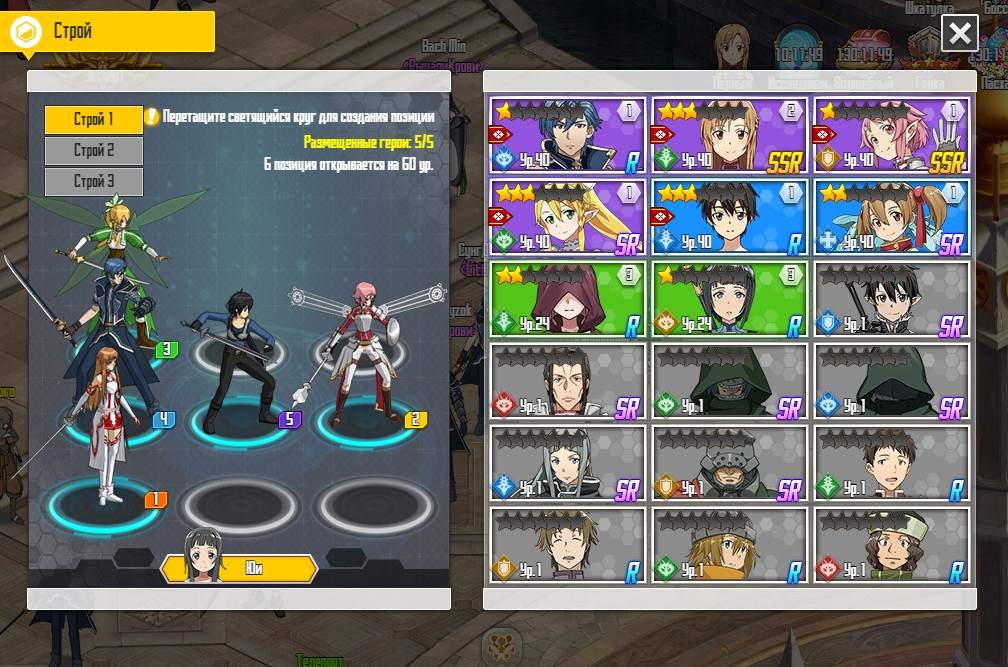1008x667 pixels.
Task: Pick the black-haired girl level 24 card
Action: [x=730, y=300]
